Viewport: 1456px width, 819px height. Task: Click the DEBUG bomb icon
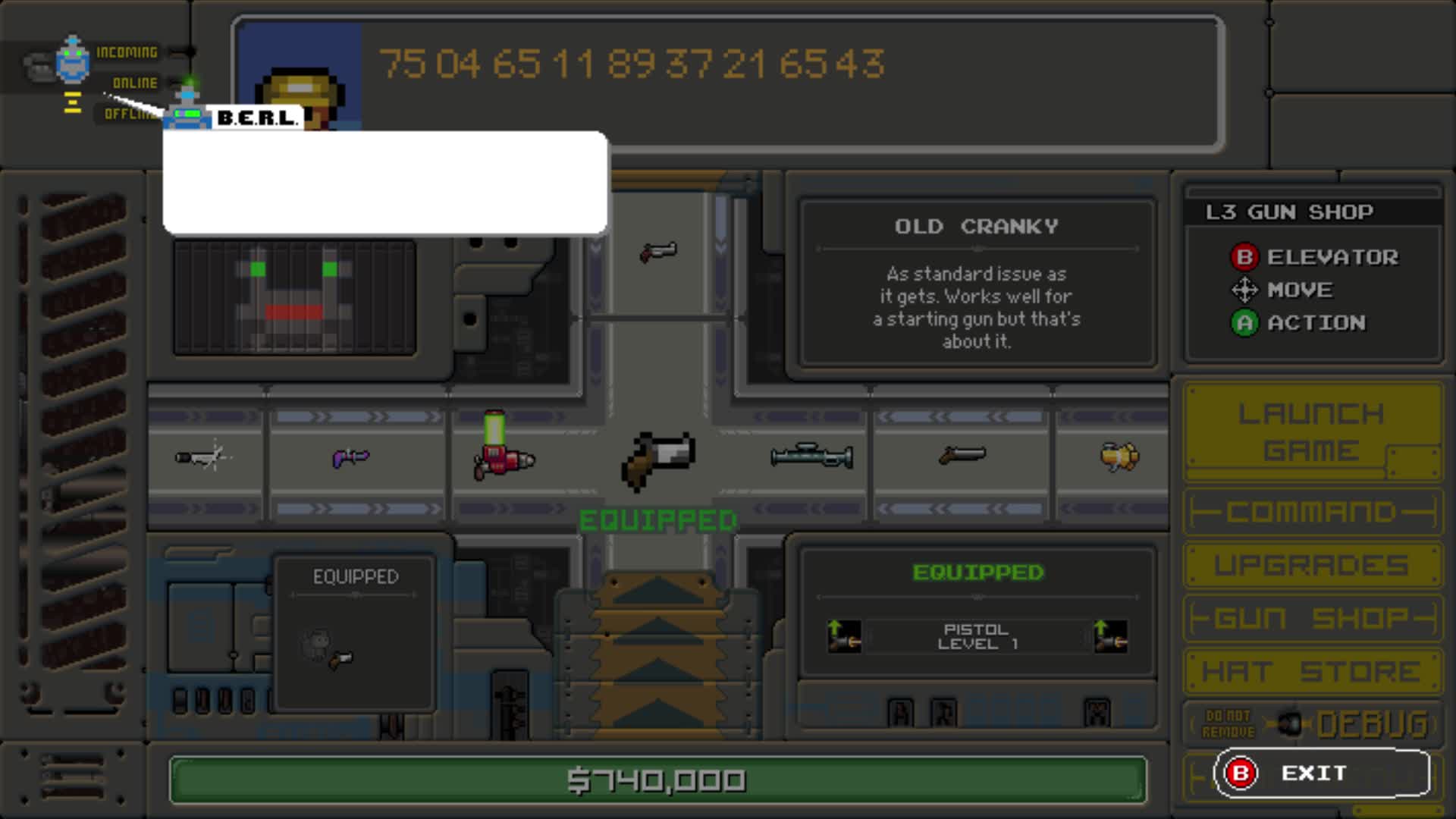(1291, 722)
